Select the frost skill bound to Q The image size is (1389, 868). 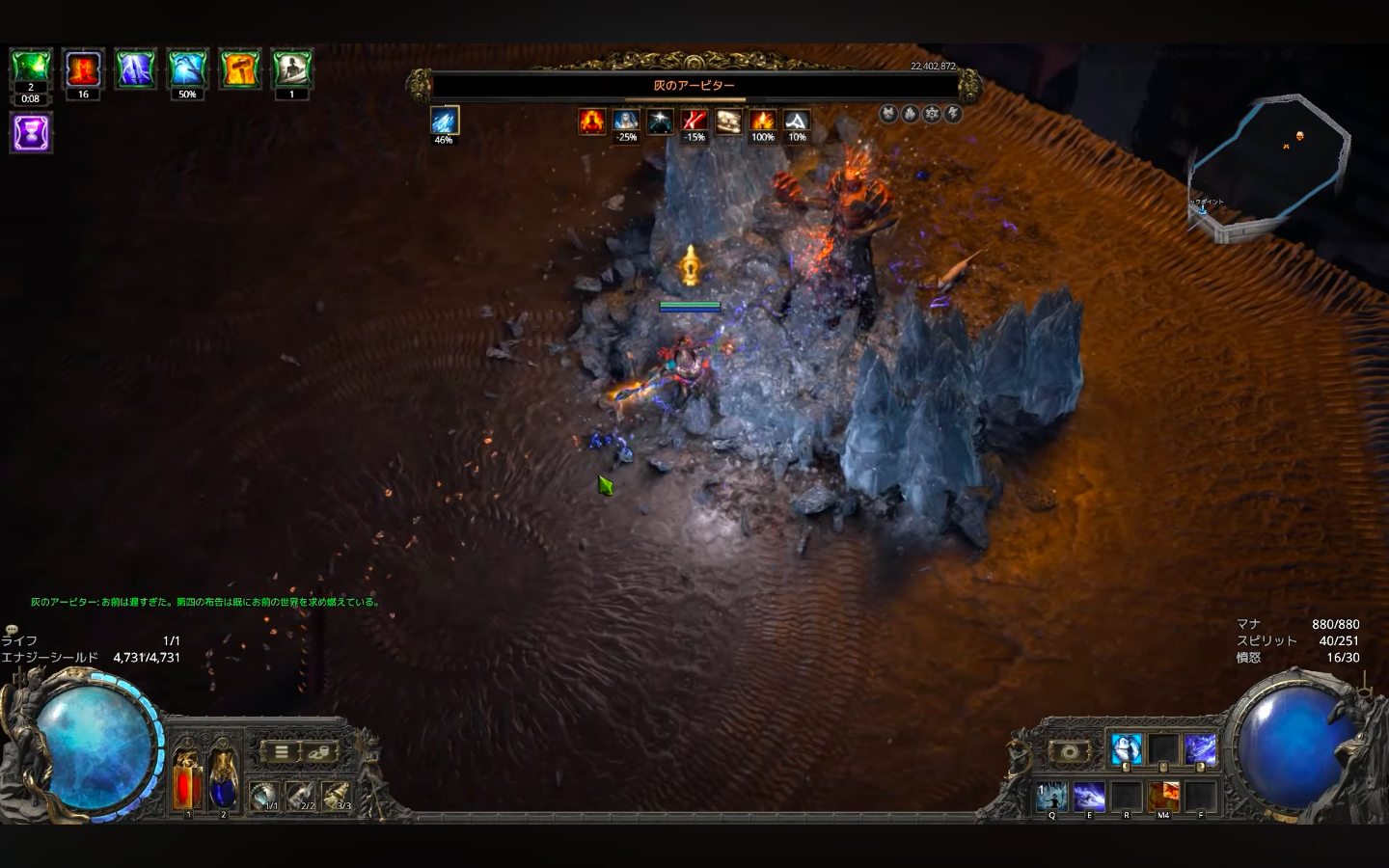tap(1050, 797)
